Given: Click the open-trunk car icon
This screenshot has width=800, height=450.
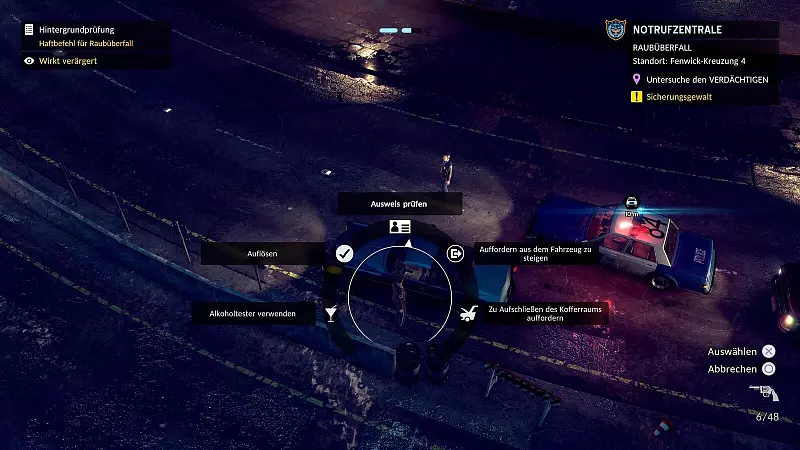Looking at the screenshot, I should click(x=468, y=314).
